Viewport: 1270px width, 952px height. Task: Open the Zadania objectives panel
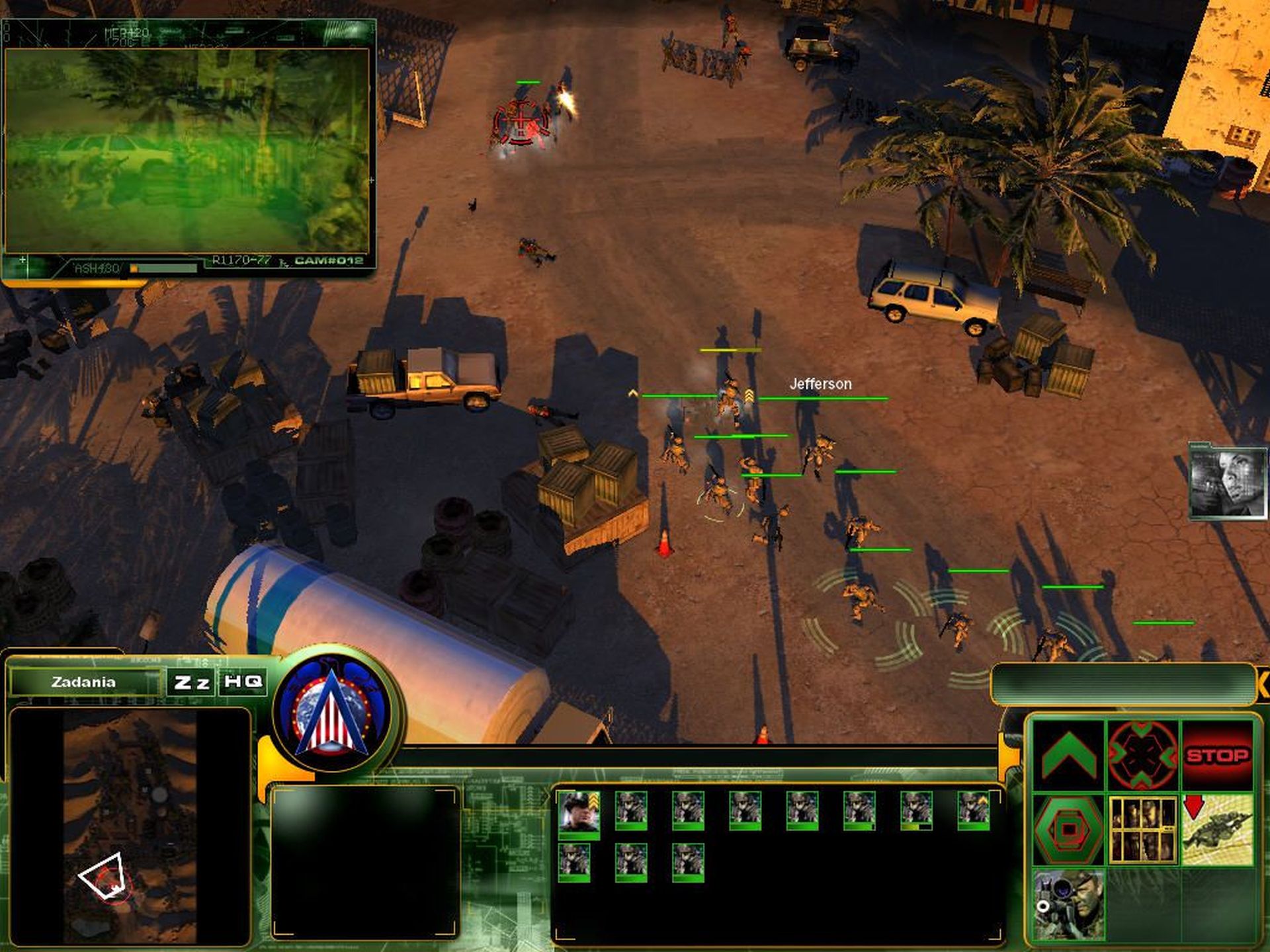pyautogui.click(x=84, y=682)
